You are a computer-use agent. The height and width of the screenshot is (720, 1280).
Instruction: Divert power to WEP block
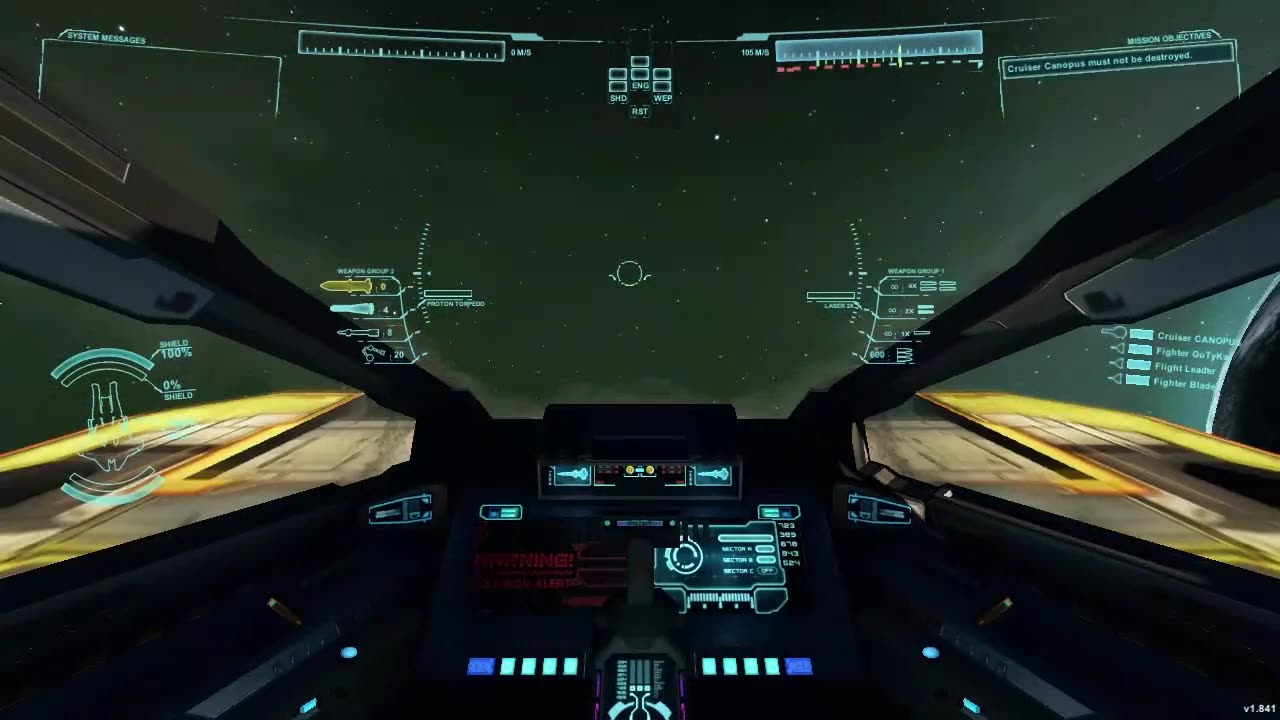click(x=662, y=86)
